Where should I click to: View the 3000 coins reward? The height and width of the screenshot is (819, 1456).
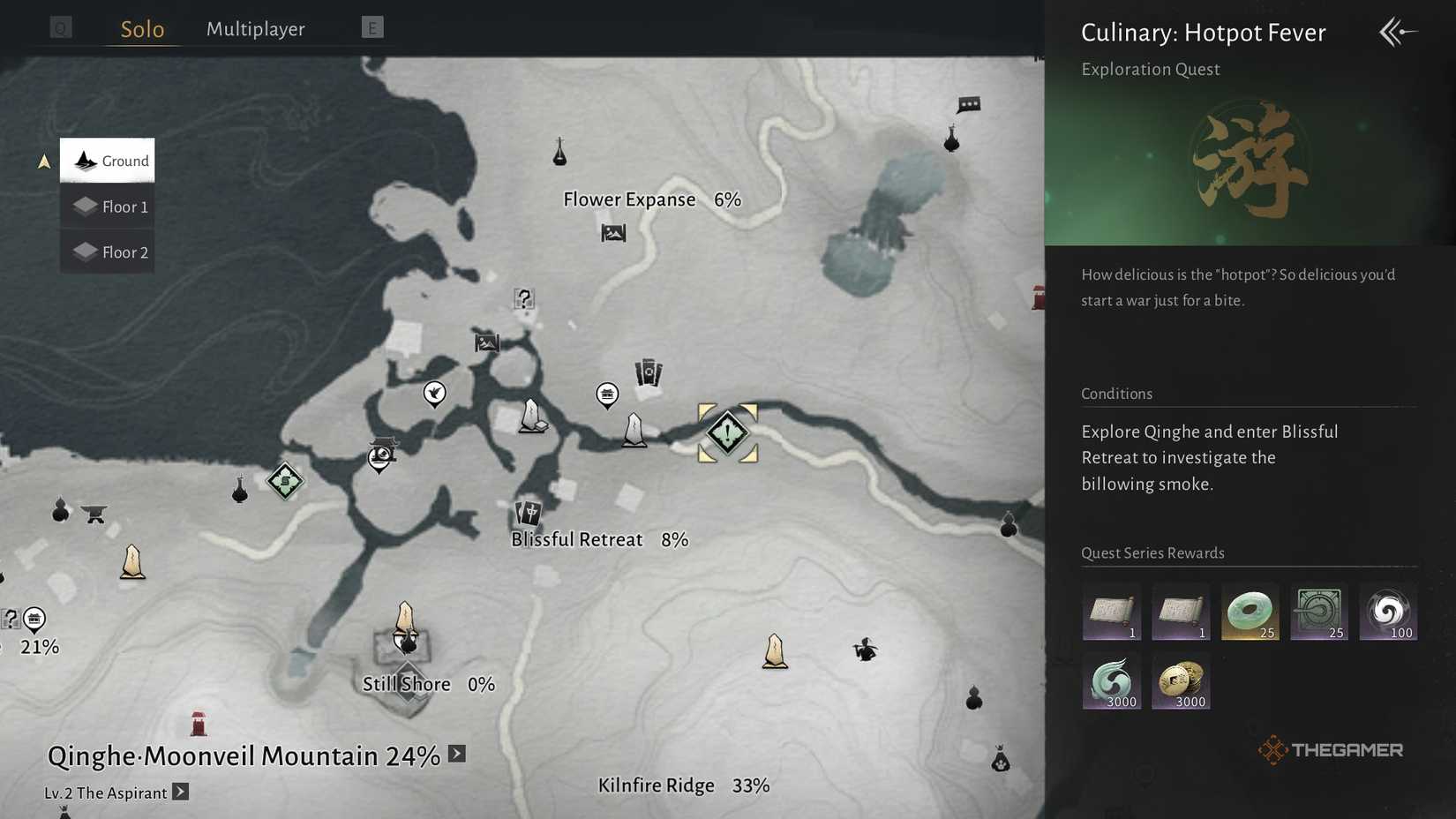click(x=1181, y=680)
